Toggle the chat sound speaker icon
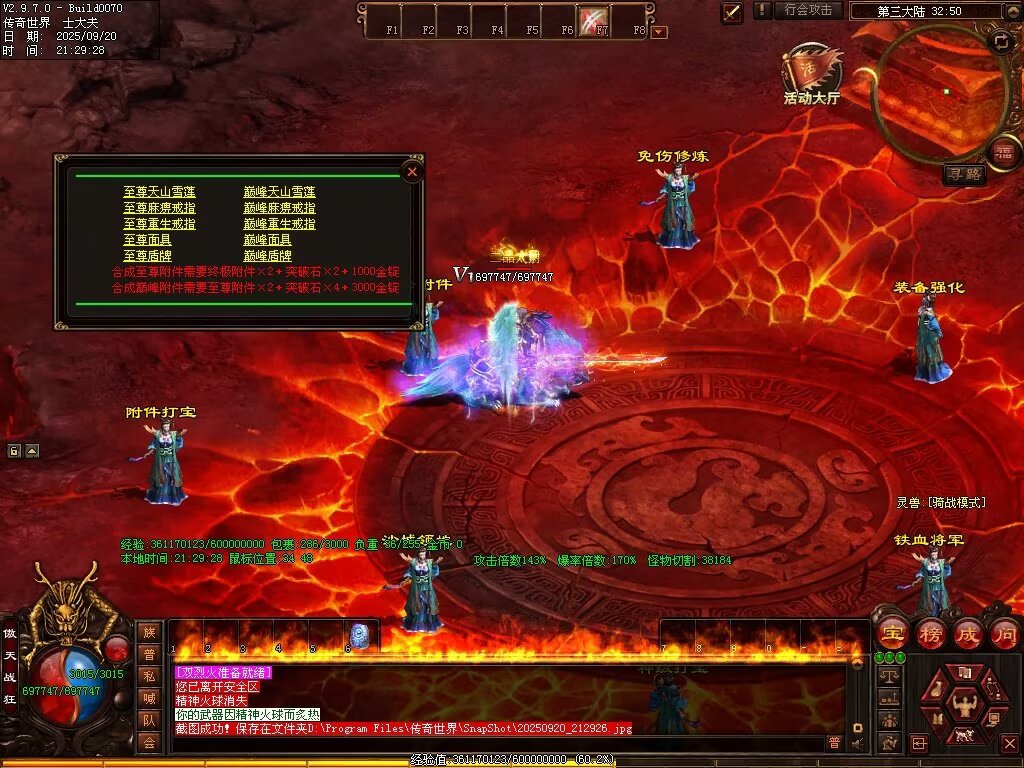The height and width of the screenshot is (768, 1024). pos(857,743)
